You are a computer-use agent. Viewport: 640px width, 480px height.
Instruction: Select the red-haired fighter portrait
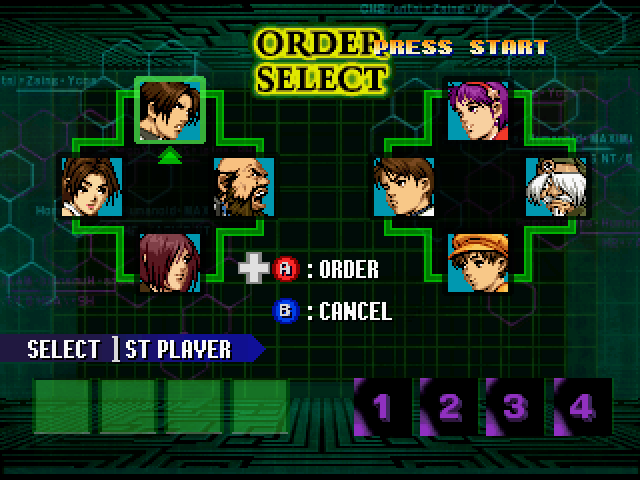(x=169, y=262)
